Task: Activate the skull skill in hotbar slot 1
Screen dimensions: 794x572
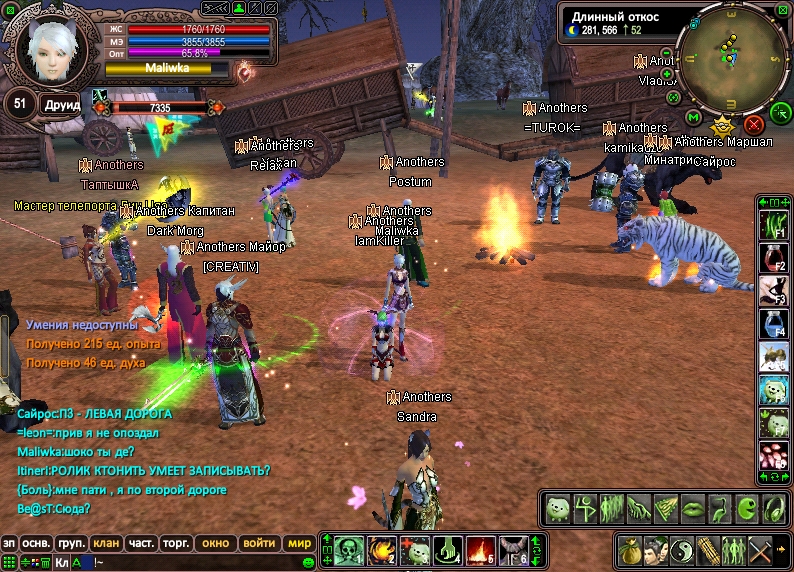Action: 347,550
